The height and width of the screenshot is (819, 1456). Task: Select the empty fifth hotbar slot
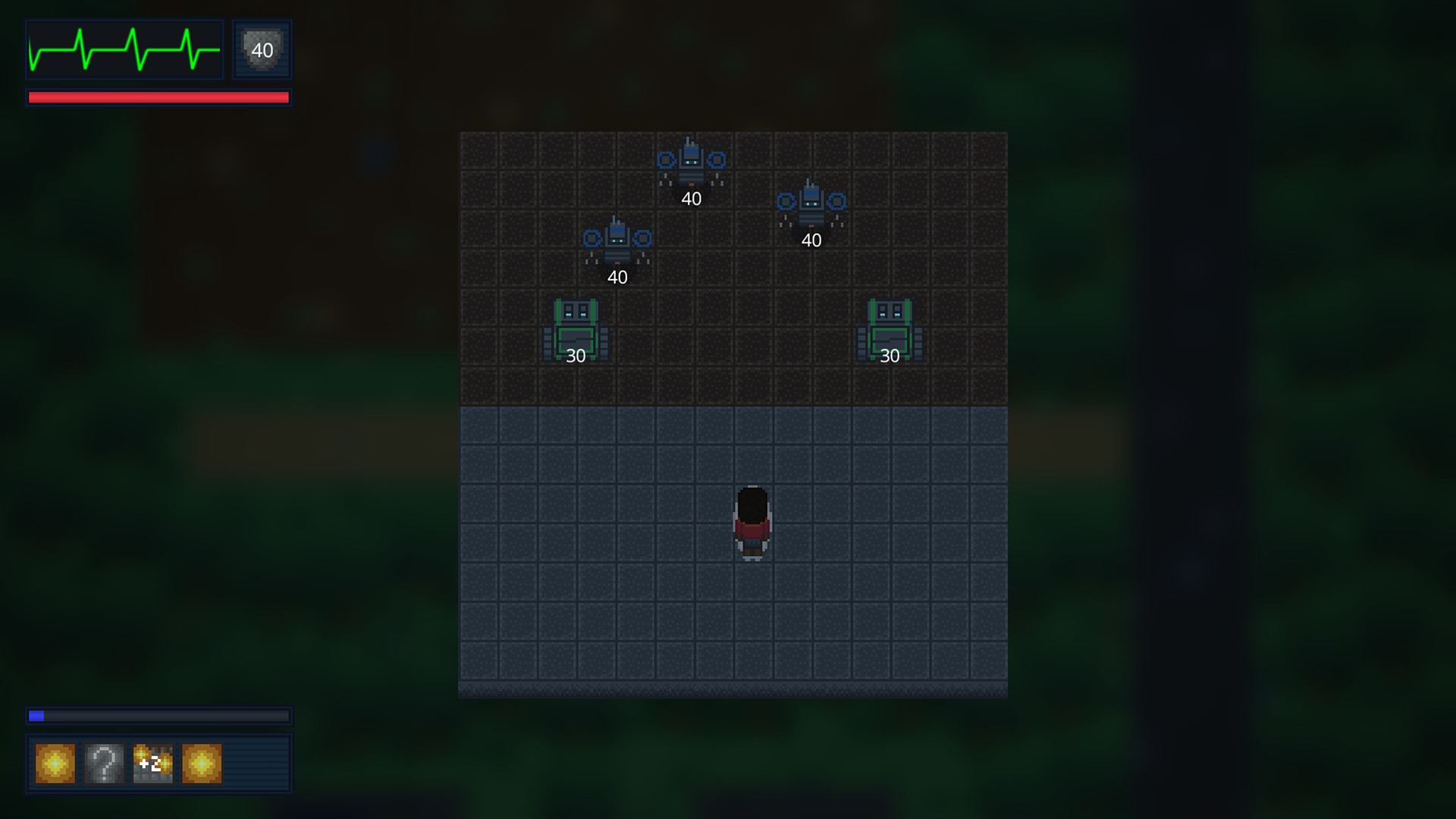(250, 763)
